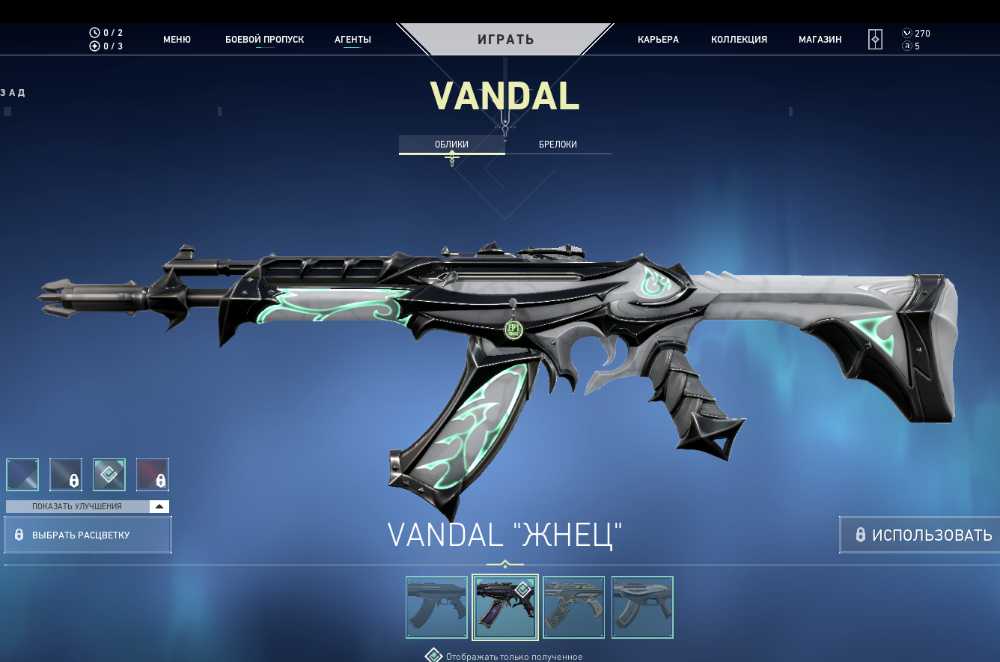Select the teal variant with diamond emblem
Image resolution: width=1000 pixels, height=662 pixels.
[109, 474]
